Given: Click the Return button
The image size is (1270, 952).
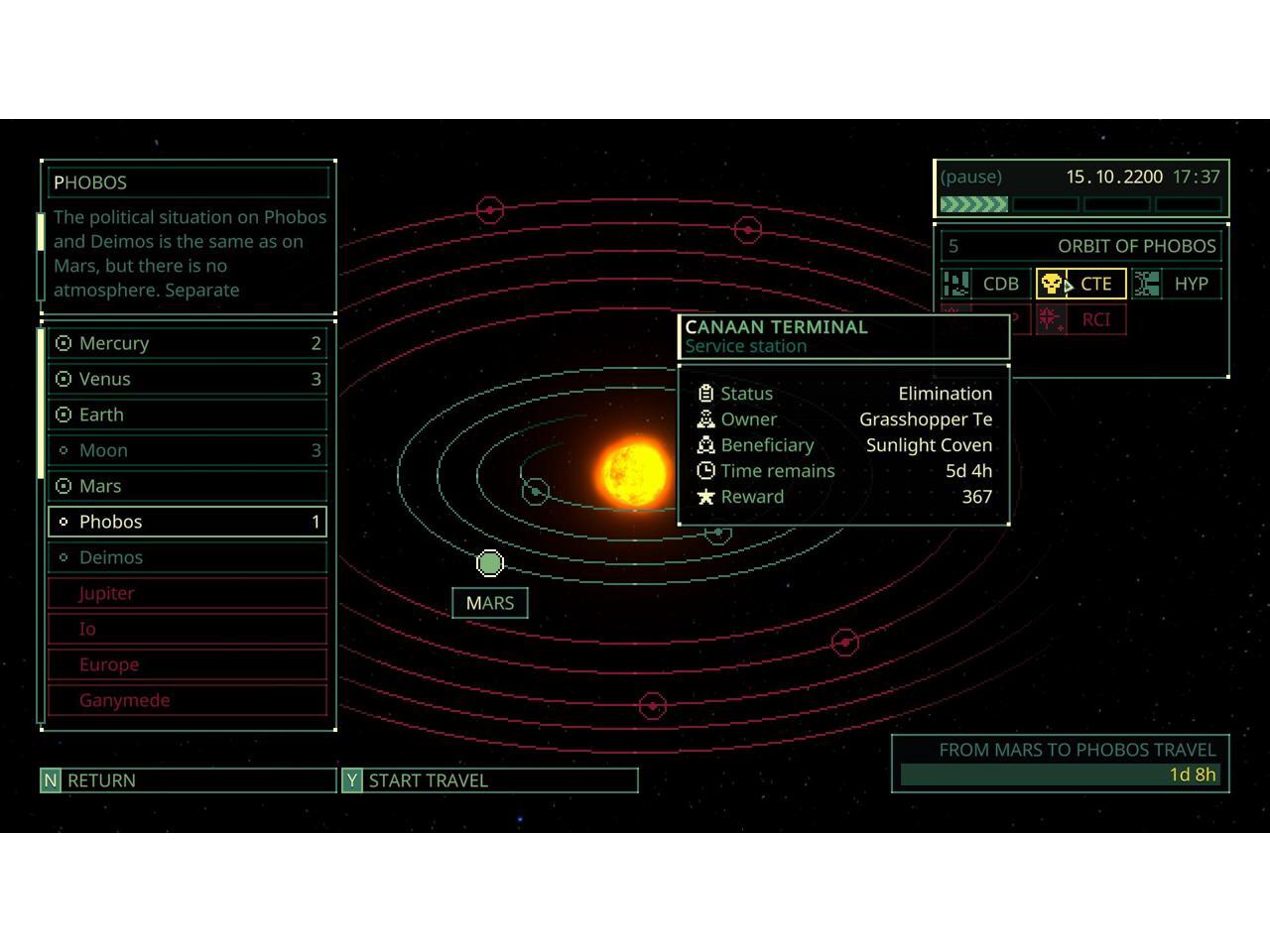Looking at the screenshot, I should pos(188,780).
